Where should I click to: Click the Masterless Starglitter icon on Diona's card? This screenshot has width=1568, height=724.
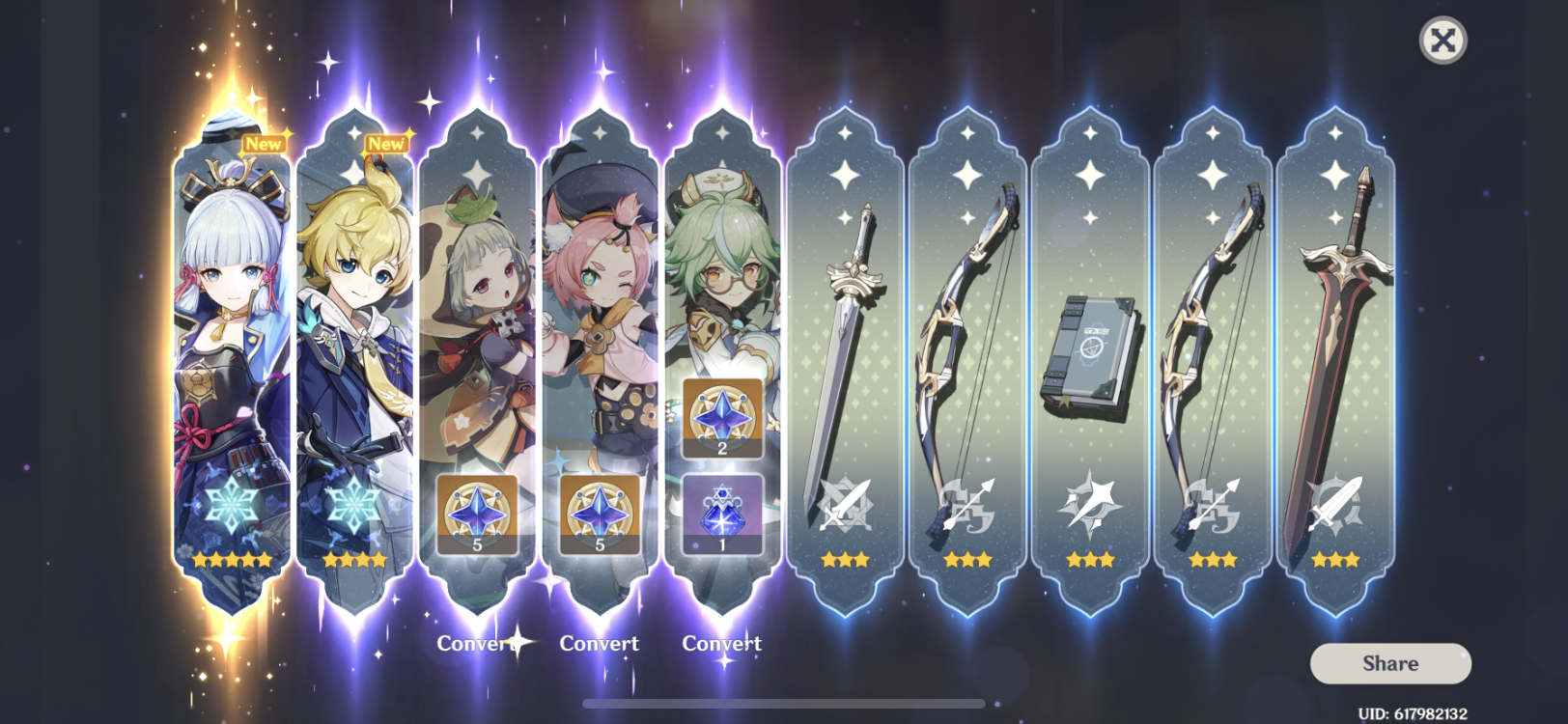click(x=600, y=514)
